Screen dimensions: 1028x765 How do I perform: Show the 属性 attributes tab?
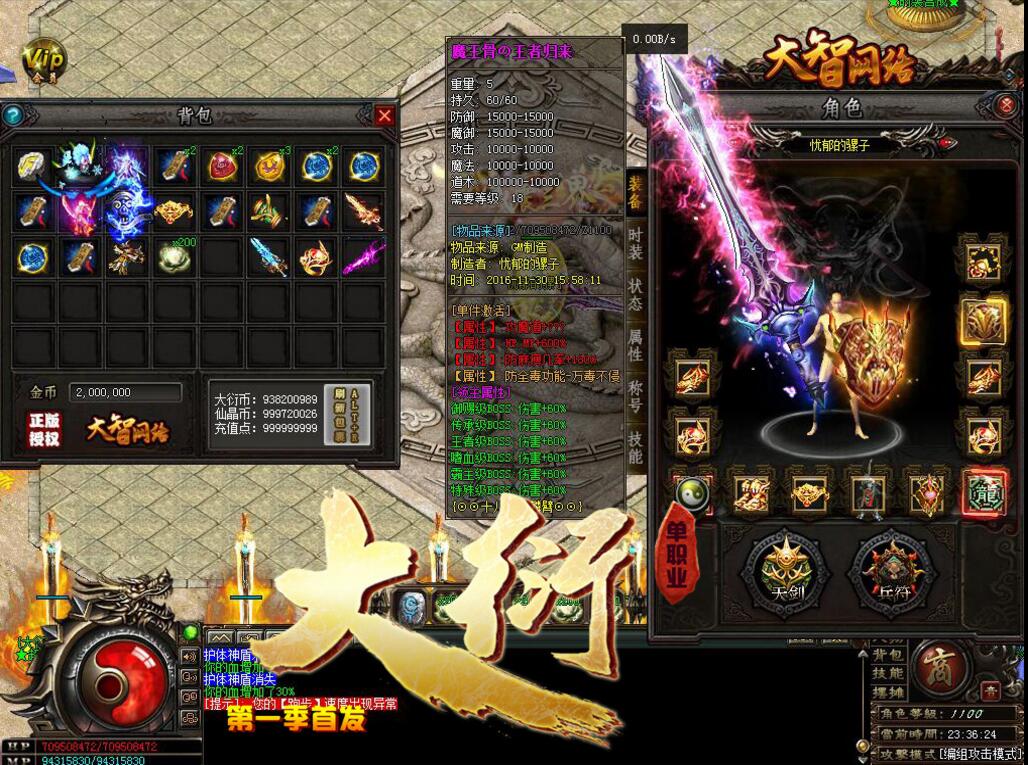point(635,343)
